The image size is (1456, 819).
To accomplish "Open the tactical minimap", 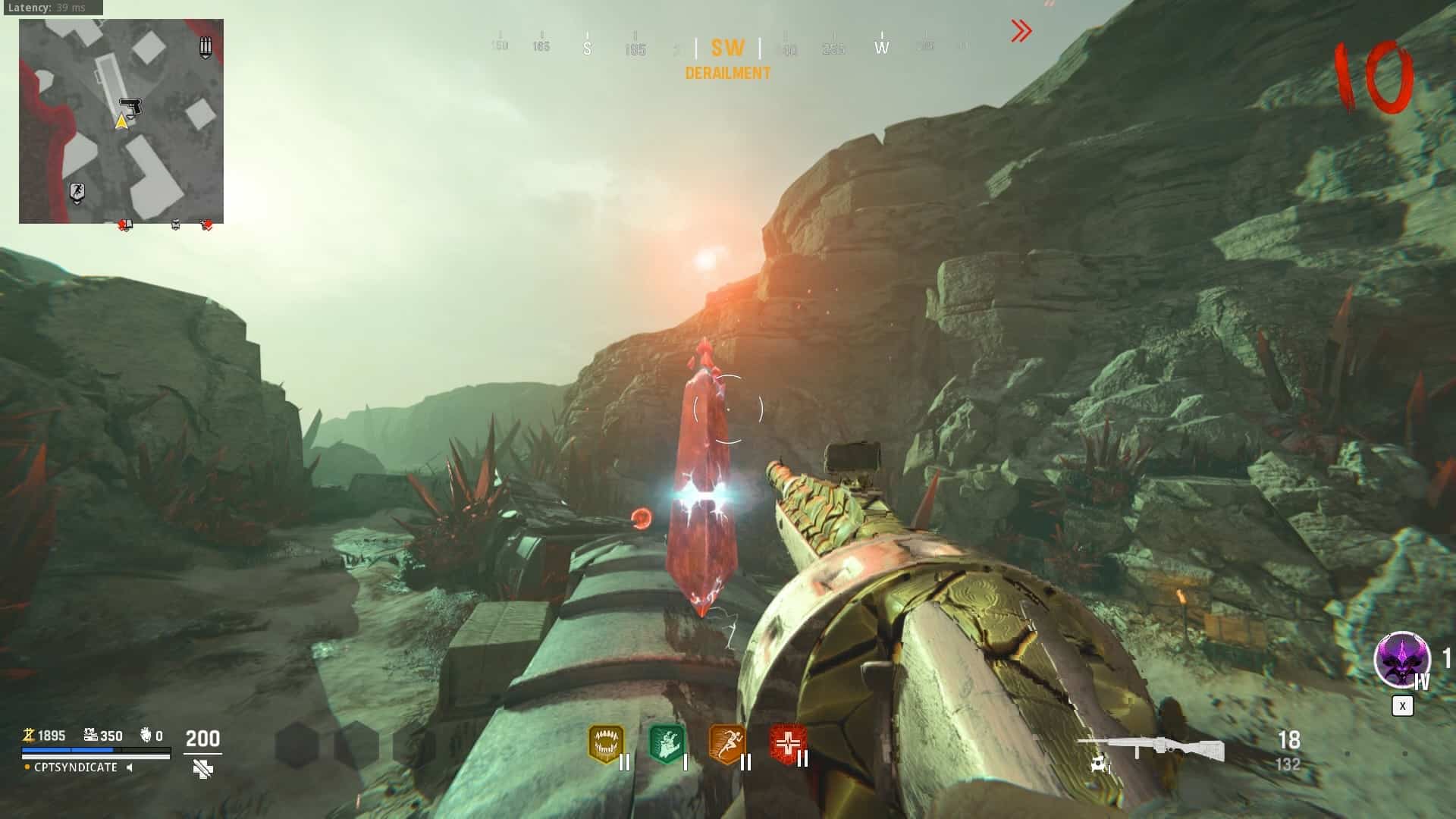I will (x=121, y=121).
